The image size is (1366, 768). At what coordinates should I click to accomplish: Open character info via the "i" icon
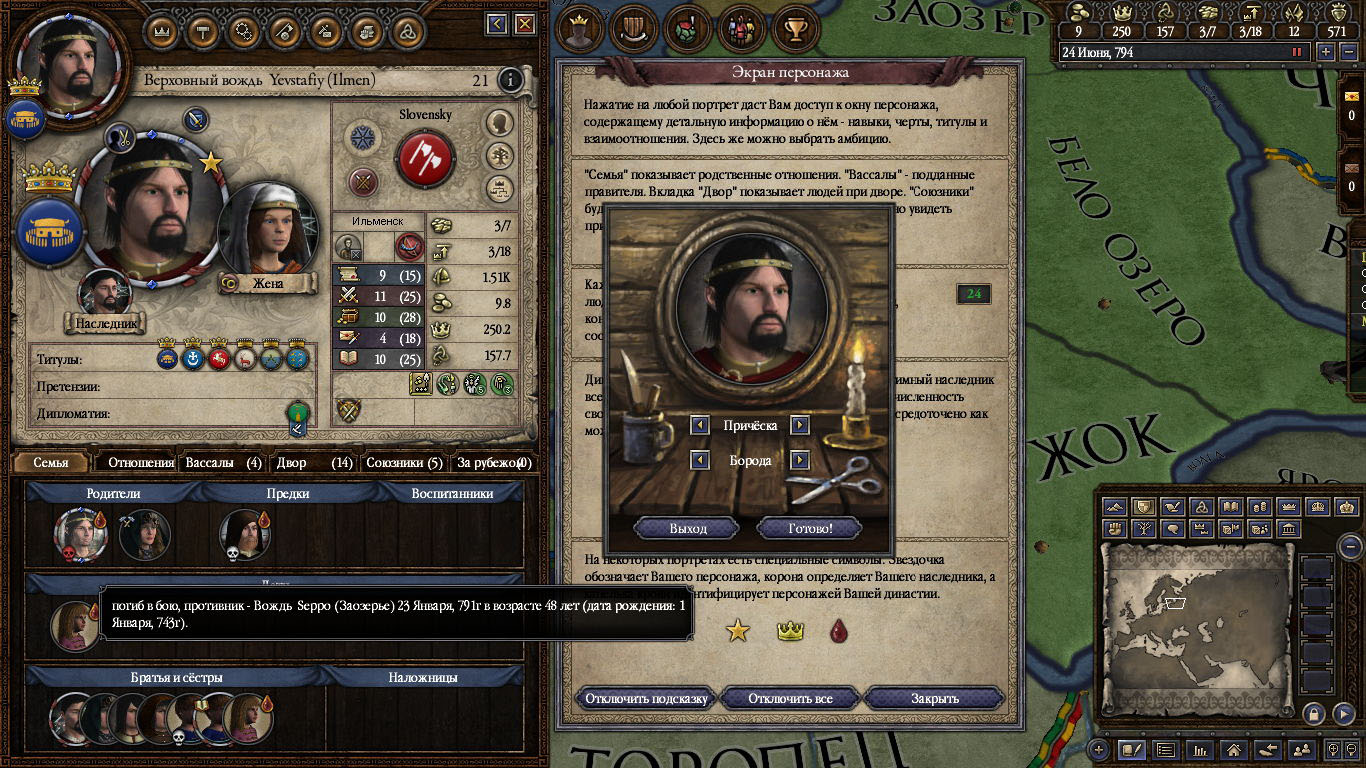click(x=510, y=80)
